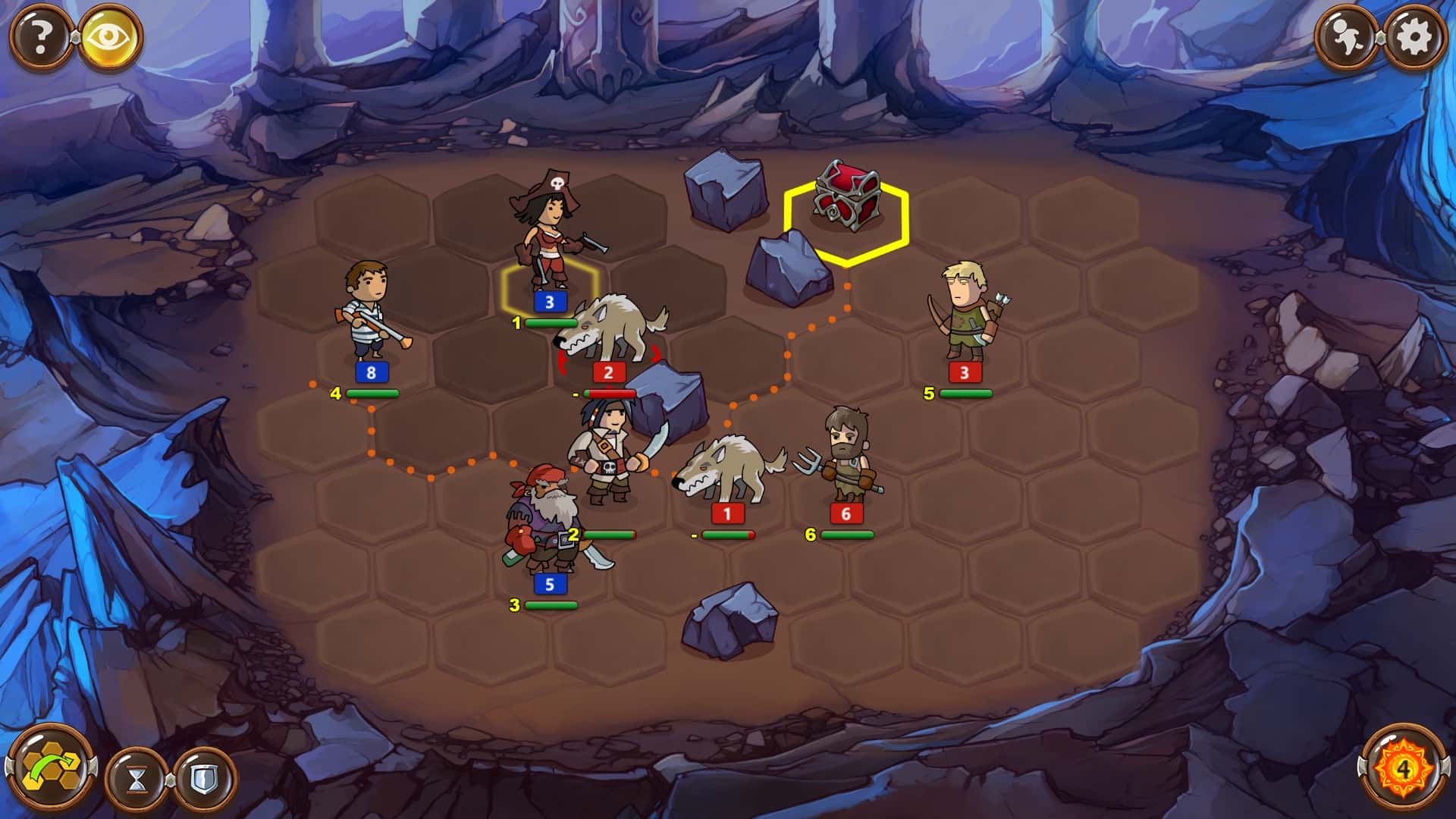Activate the flaming sun ability showing 4
The image size is (1456, 819).
click(1404, 767)
